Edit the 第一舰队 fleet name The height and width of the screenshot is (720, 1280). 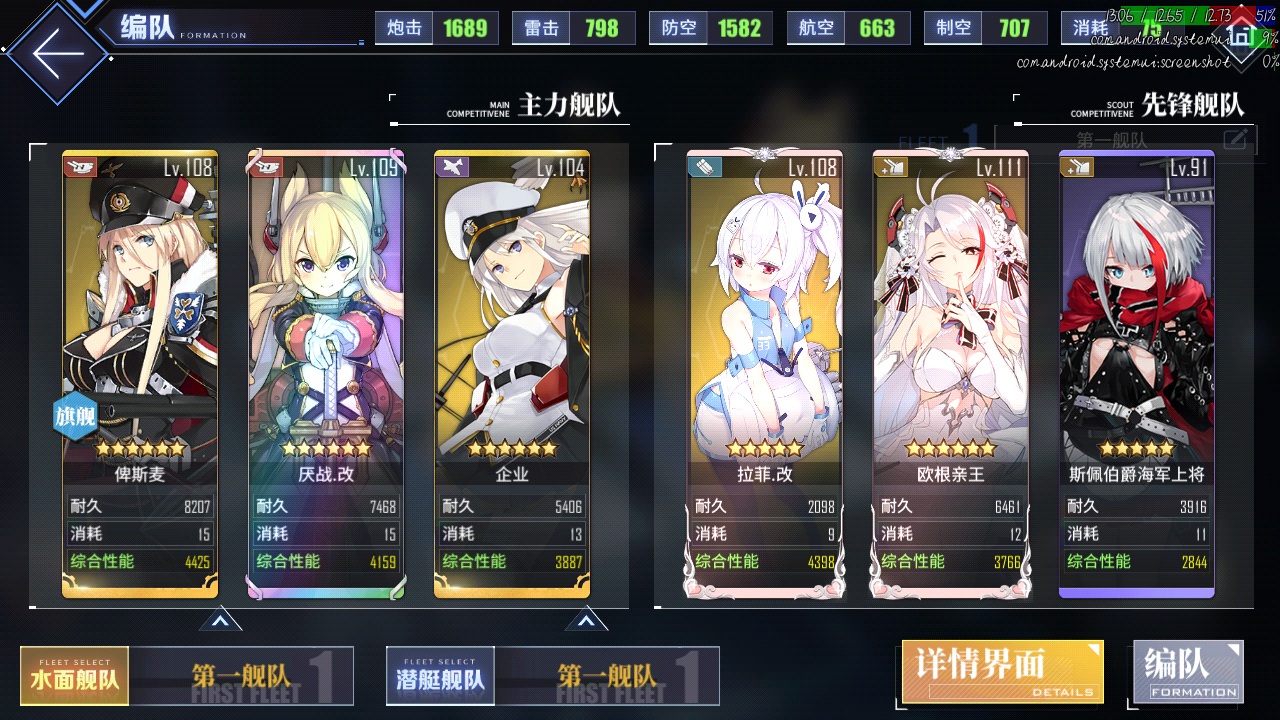click(x=1236, y=140)
